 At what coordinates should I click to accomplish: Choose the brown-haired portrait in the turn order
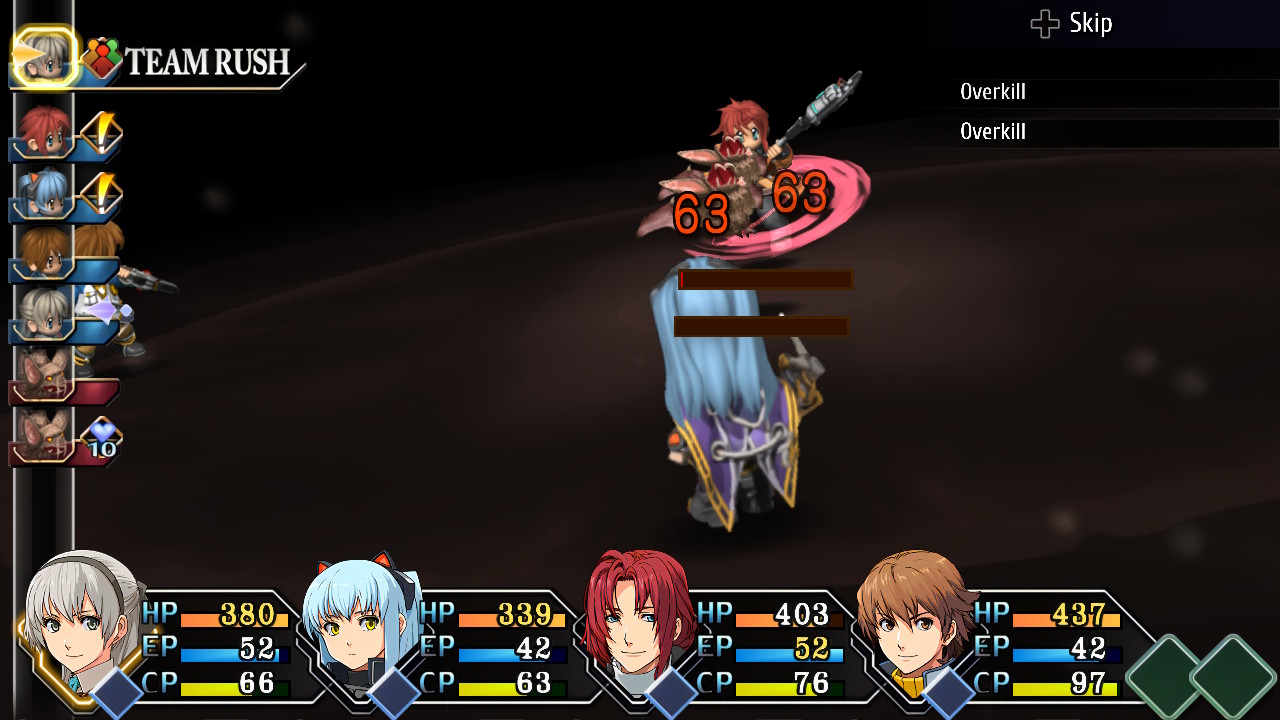44,254
